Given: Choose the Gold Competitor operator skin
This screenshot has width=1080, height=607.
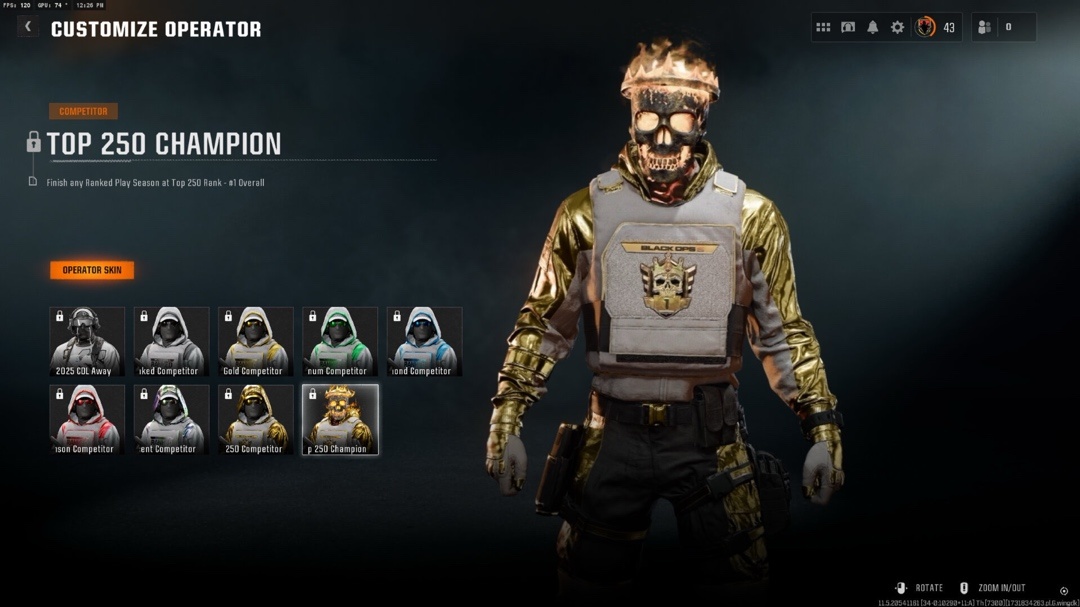Looking at the screenshot, I should 256,342.
